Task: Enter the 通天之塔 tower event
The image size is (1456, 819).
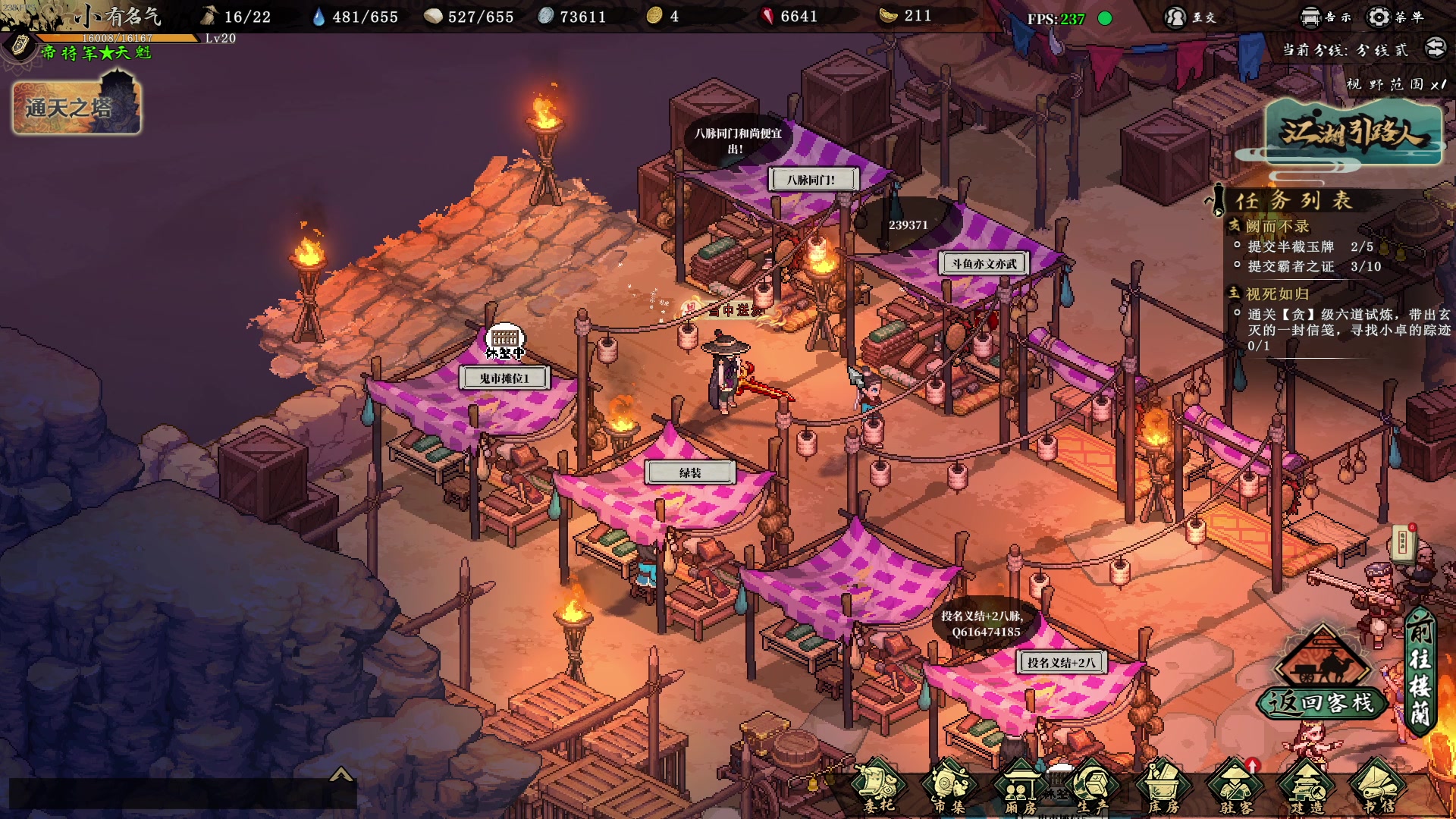Action: [77, 107]
